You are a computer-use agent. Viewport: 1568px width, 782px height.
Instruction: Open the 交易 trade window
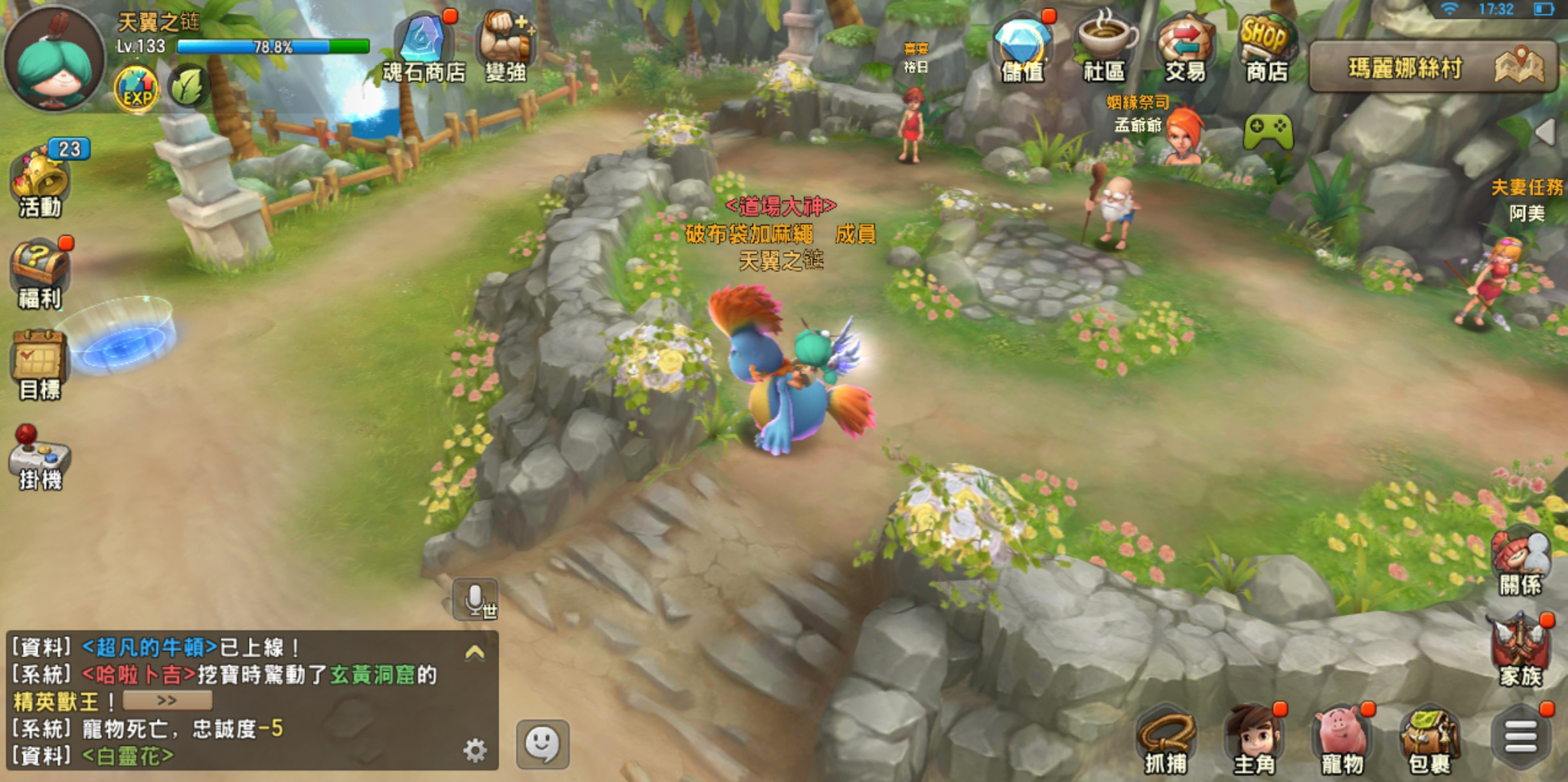pos(1184,47)
